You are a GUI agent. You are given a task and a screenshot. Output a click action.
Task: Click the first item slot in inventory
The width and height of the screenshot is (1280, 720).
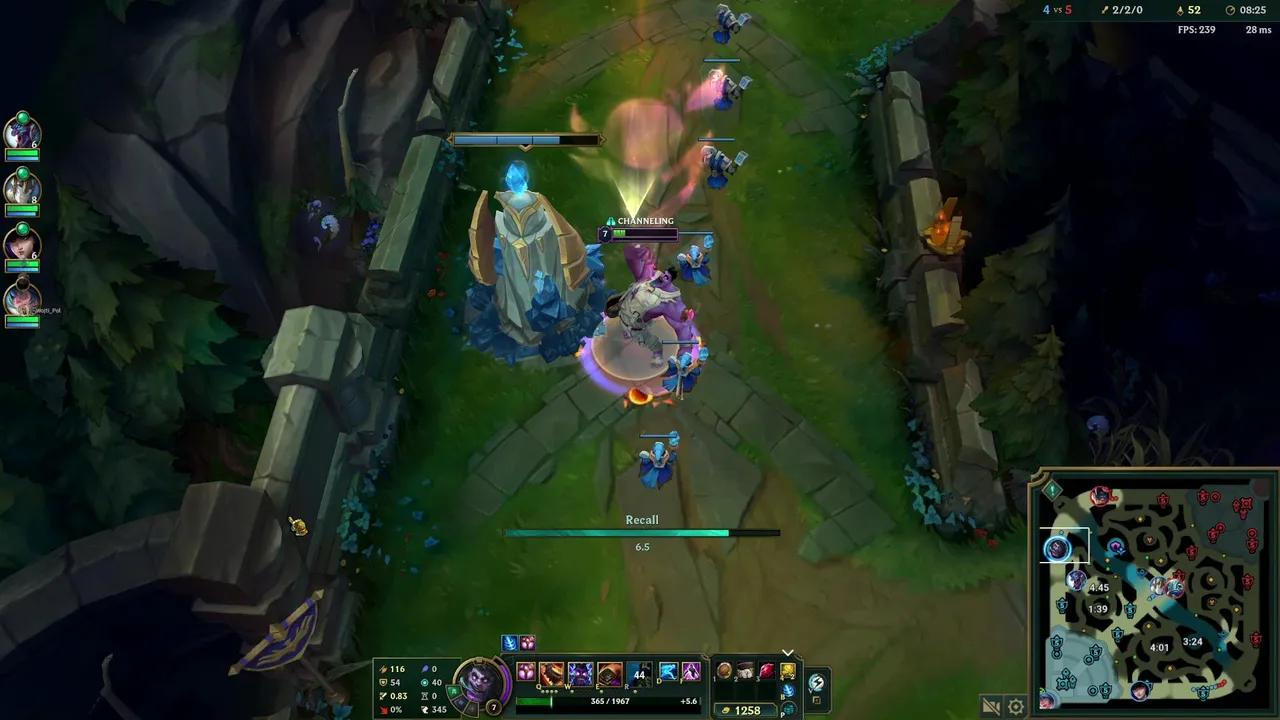(x=724, y=671)
